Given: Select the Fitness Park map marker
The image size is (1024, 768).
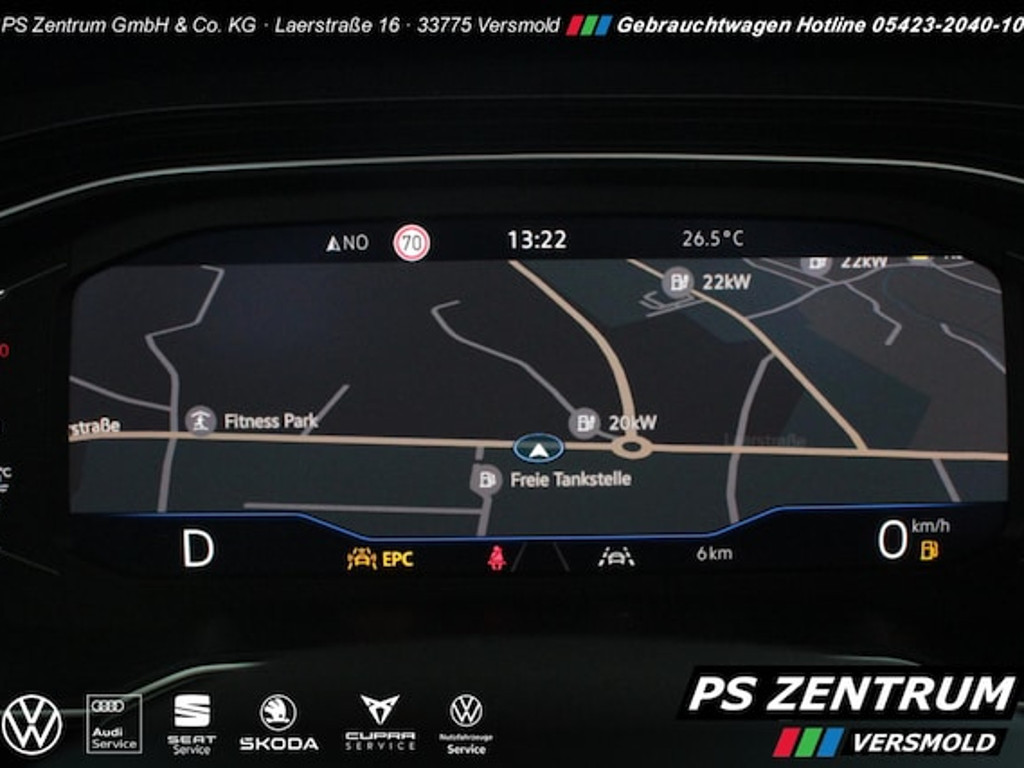Looking at the screenshot, I should tap(201, 421).
